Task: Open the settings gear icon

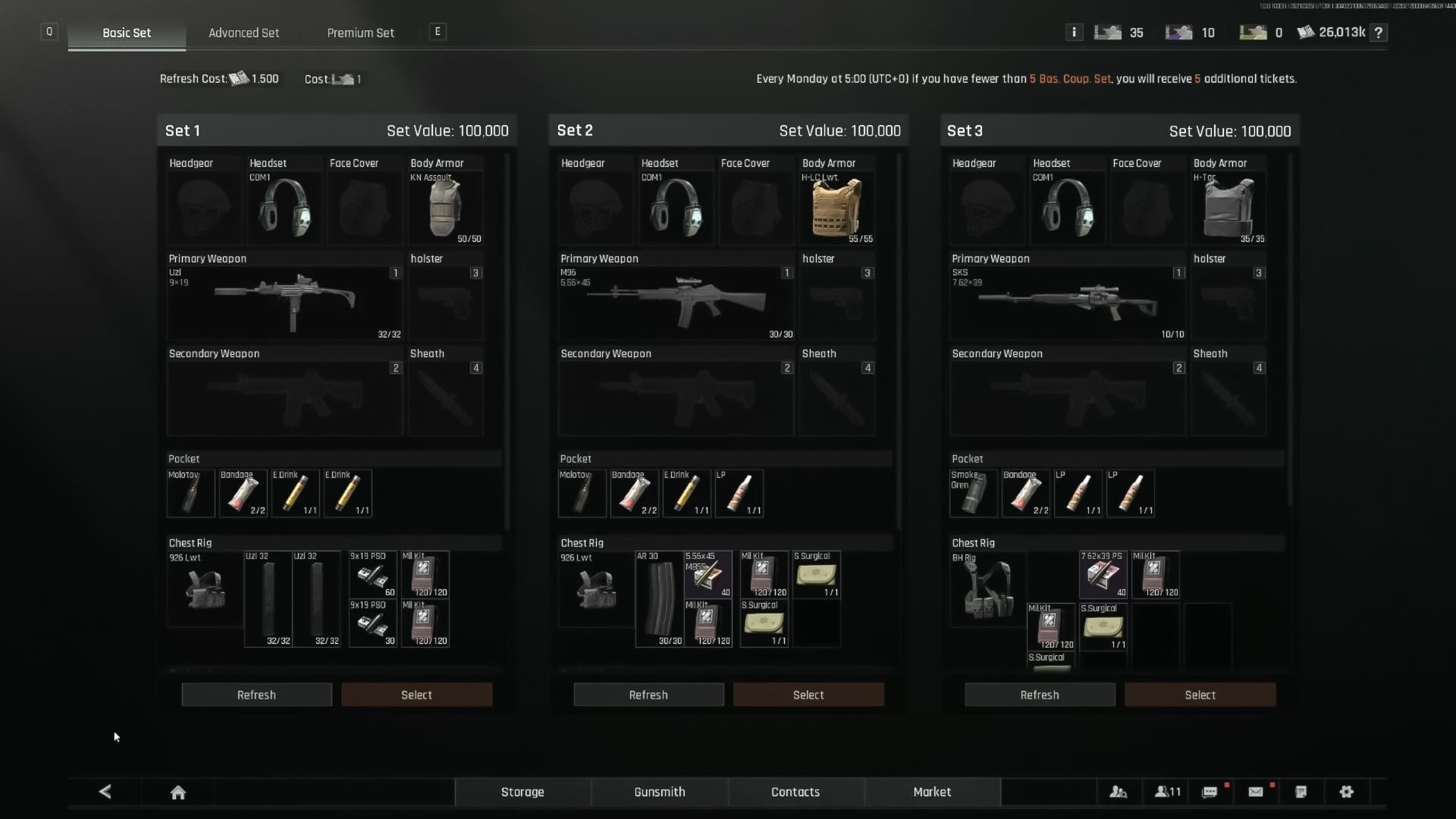Action: [x=1347, y=792]
